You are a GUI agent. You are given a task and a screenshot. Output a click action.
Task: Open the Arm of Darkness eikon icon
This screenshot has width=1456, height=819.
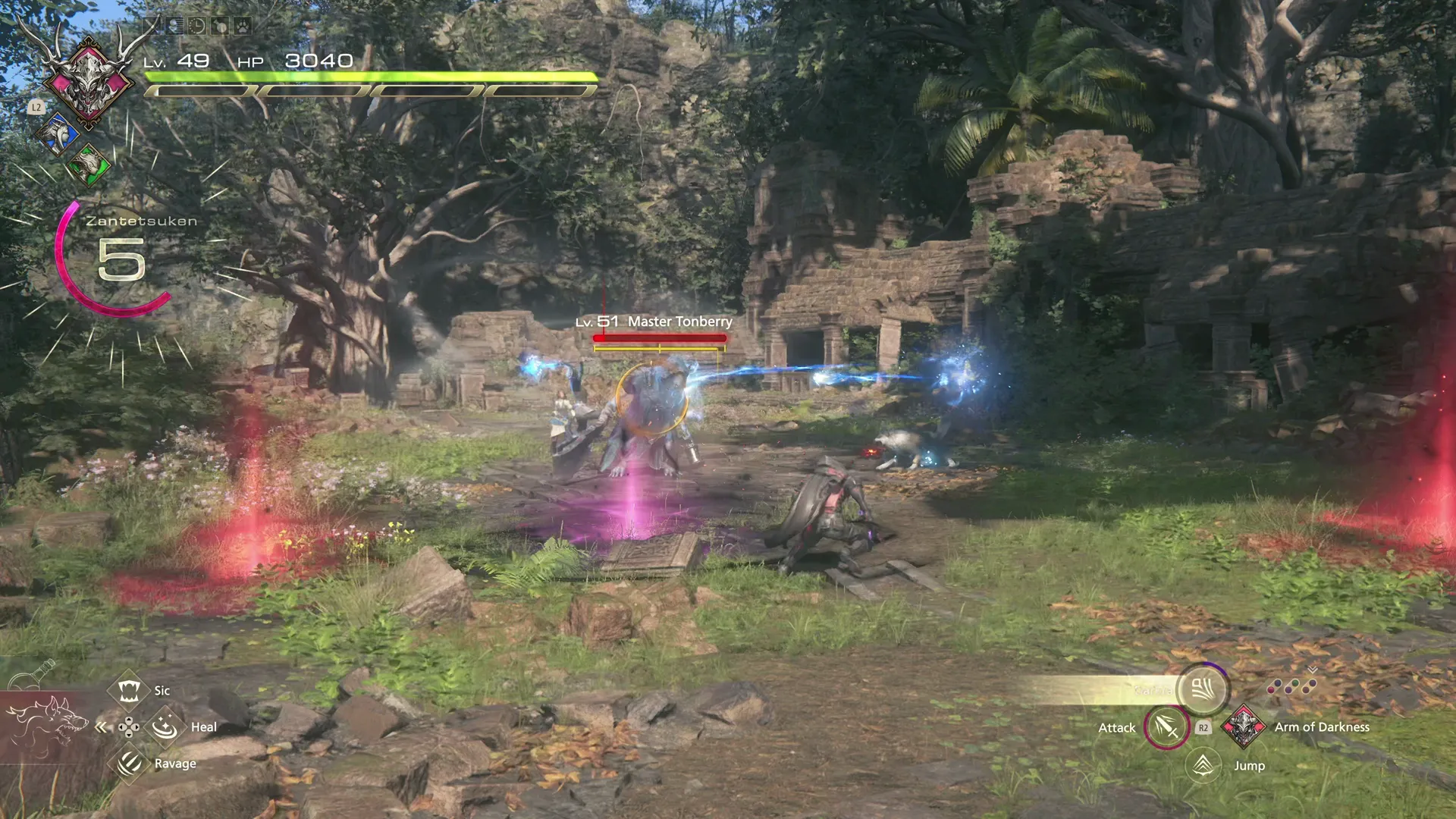point(1243,728)
